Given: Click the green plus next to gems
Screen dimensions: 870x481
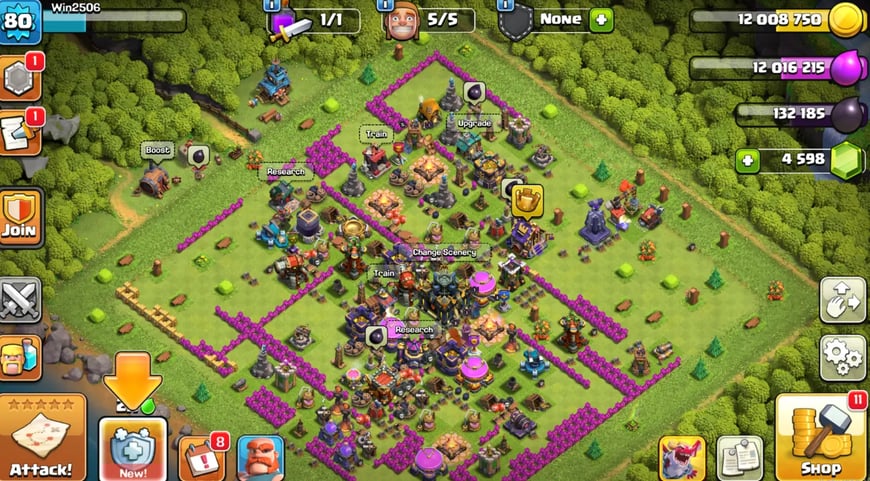Looking at the screenshot, I should coord(746,160).
